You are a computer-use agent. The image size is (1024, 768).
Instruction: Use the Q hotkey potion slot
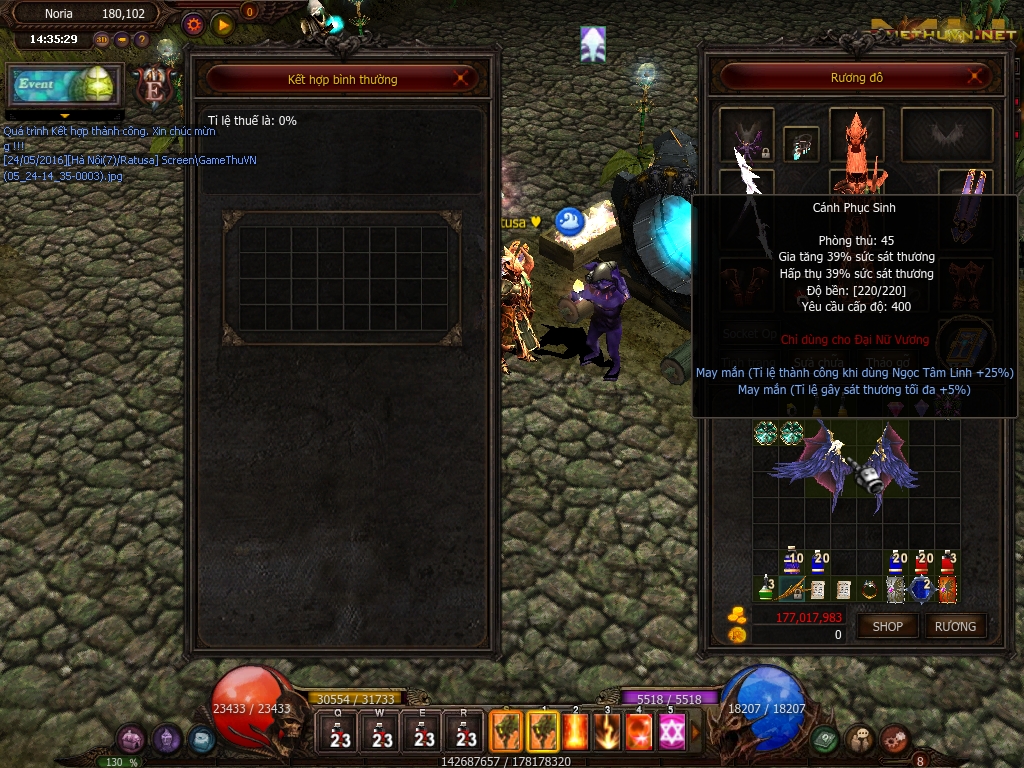340,731
